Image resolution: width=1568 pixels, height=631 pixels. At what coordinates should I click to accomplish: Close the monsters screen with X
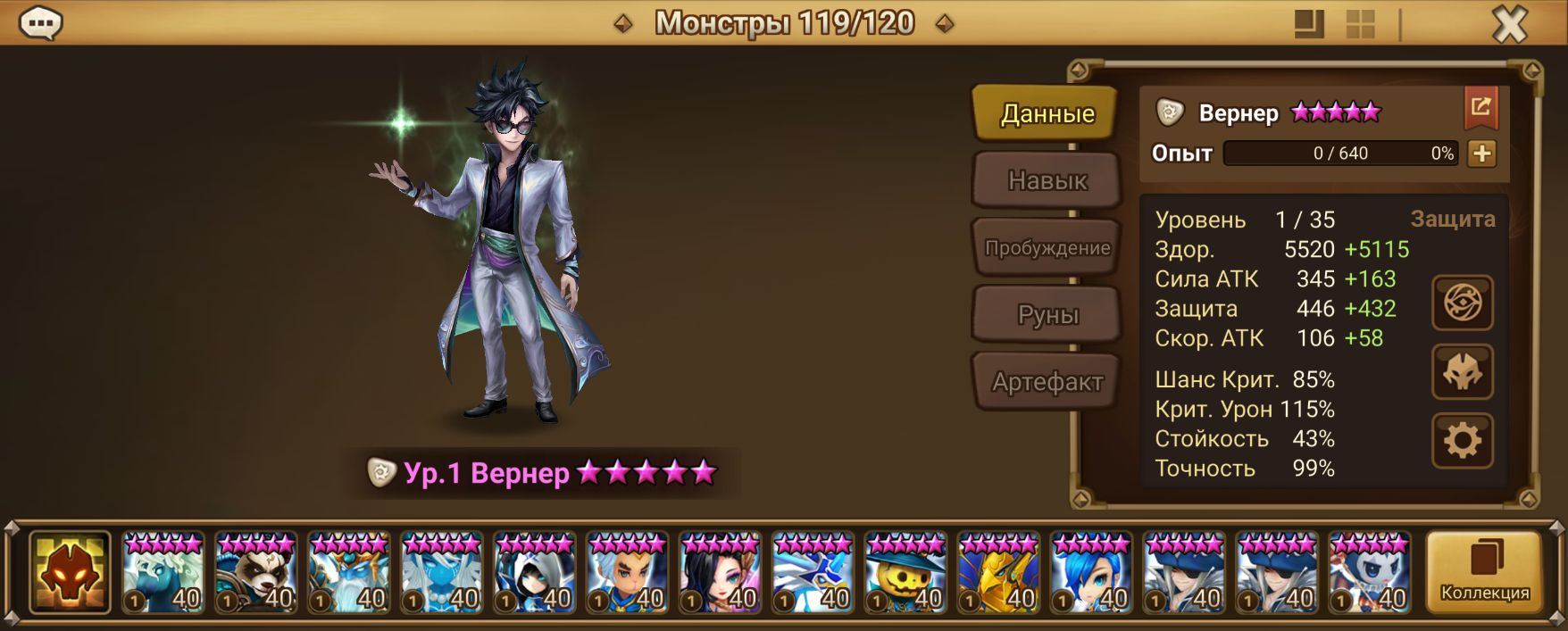[x=1510, y=25]
